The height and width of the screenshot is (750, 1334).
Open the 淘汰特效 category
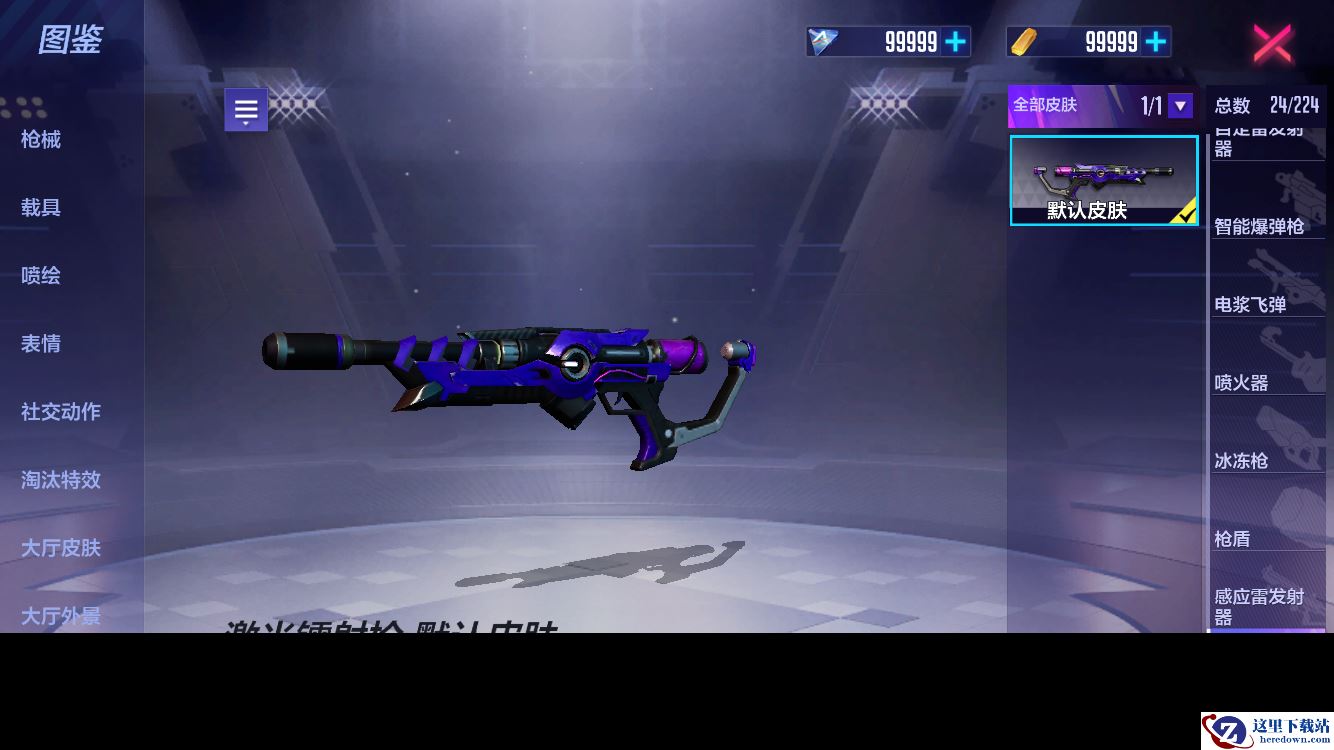[61, 479]
